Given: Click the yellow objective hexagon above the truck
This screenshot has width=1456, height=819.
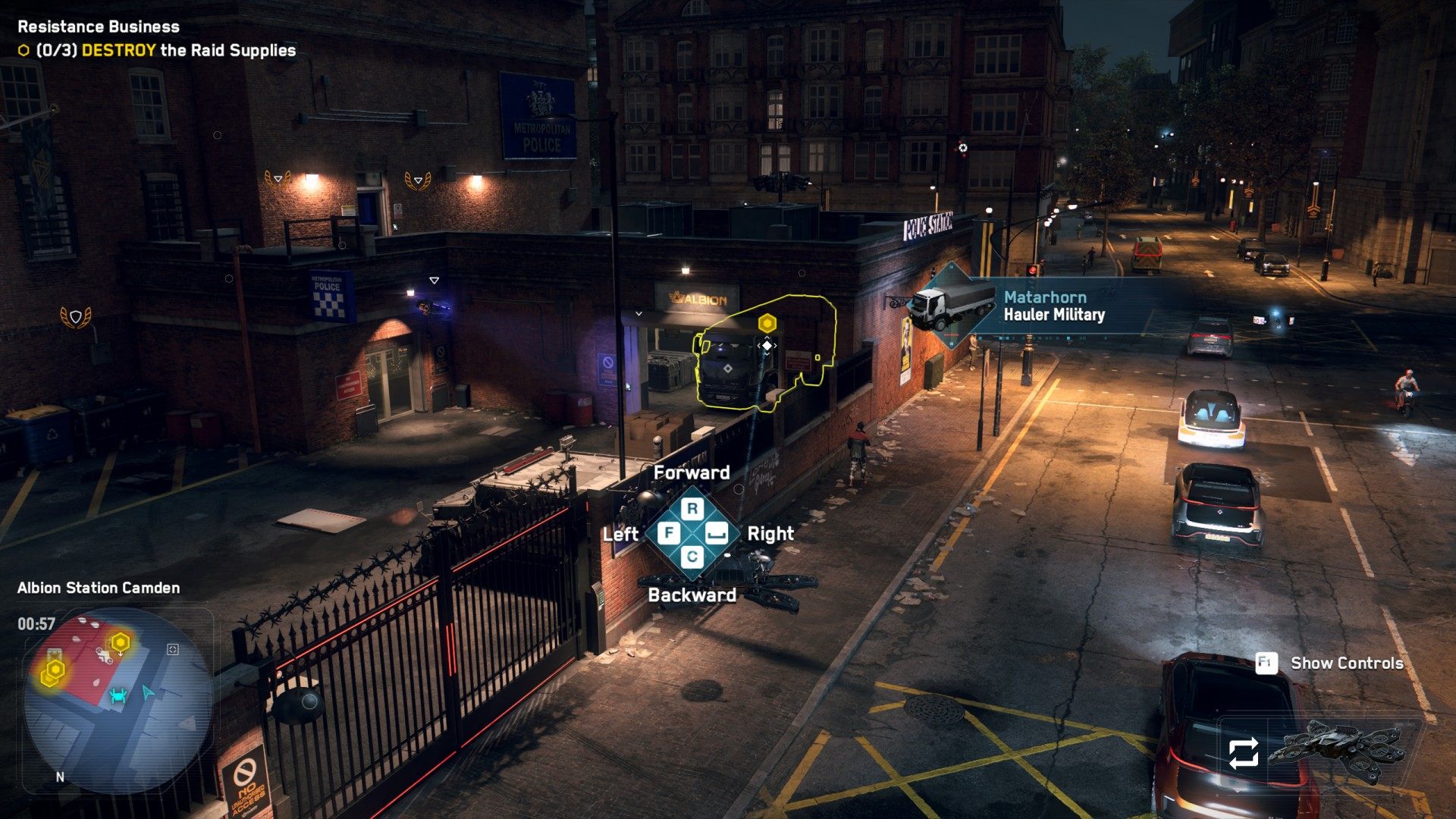Looking at the screenshot, I should [767, 324].
